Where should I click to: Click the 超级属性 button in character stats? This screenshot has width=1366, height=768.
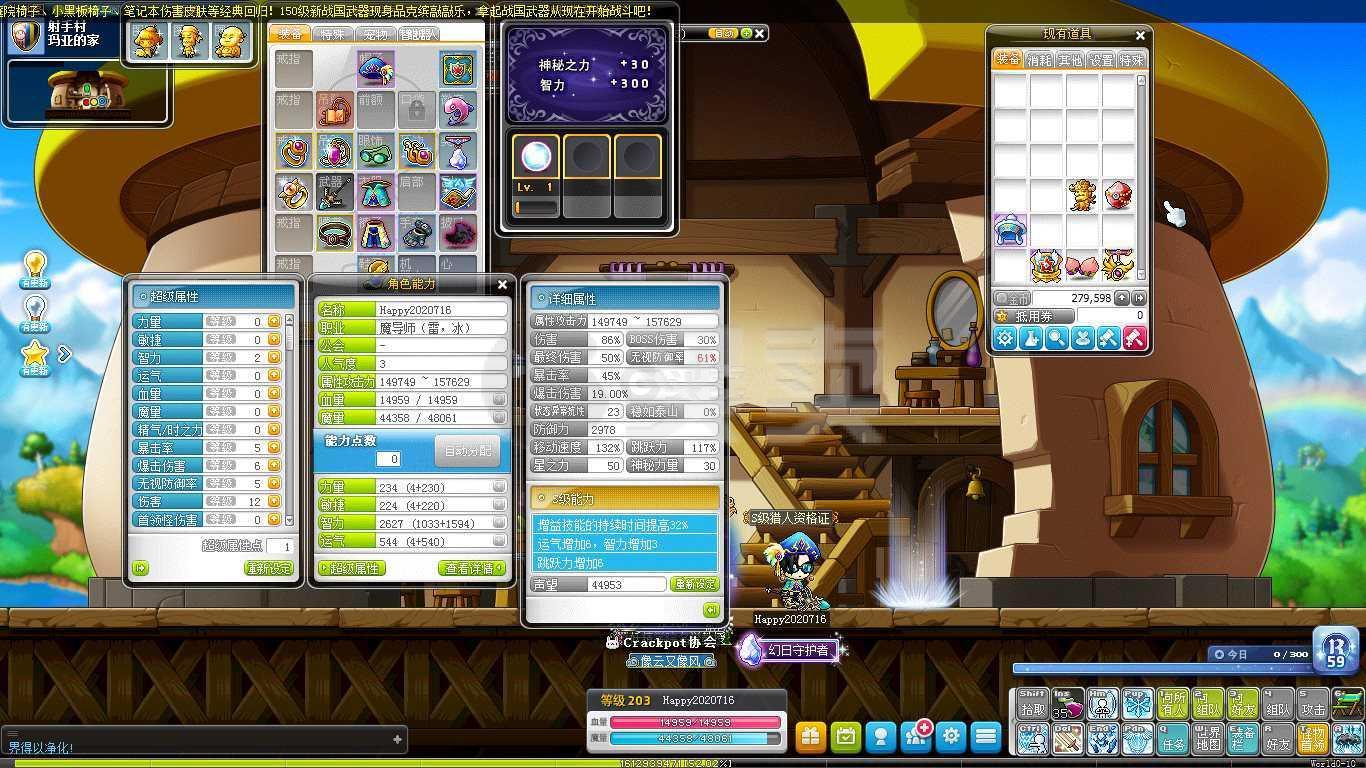pyautogui.click(x=351, y=568)
